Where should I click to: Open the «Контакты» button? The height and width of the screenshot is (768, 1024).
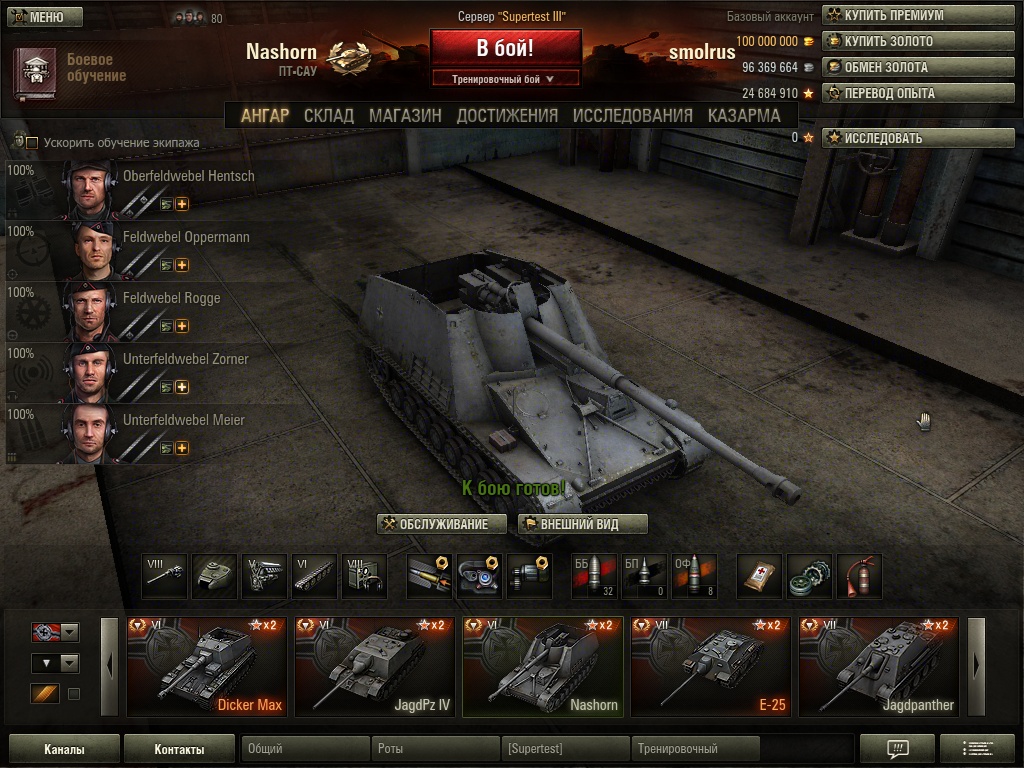coord(179,749)
